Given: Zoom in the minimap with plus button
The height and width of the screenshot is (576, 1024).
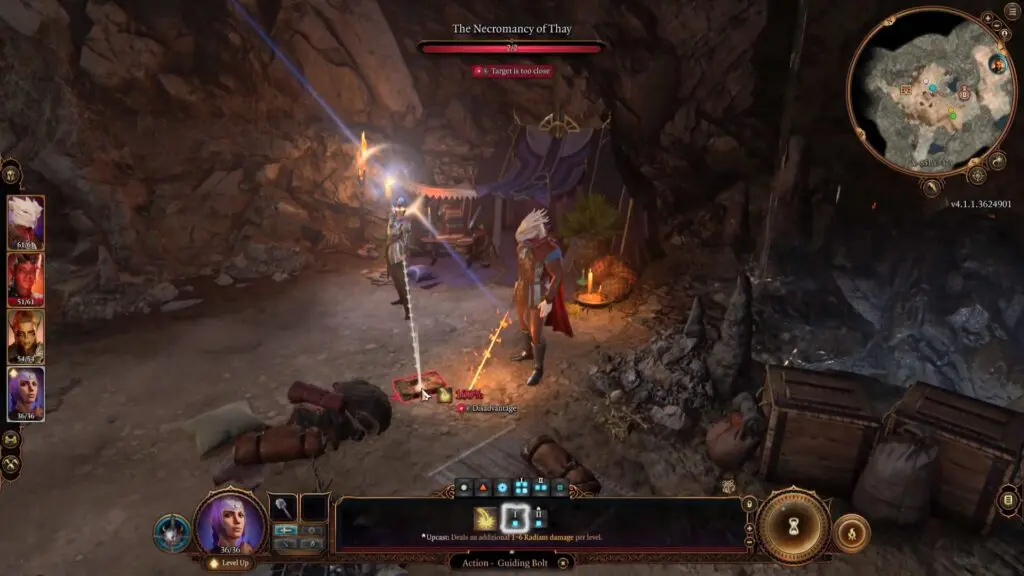Looking at the screenshot, I should [986, 18].
